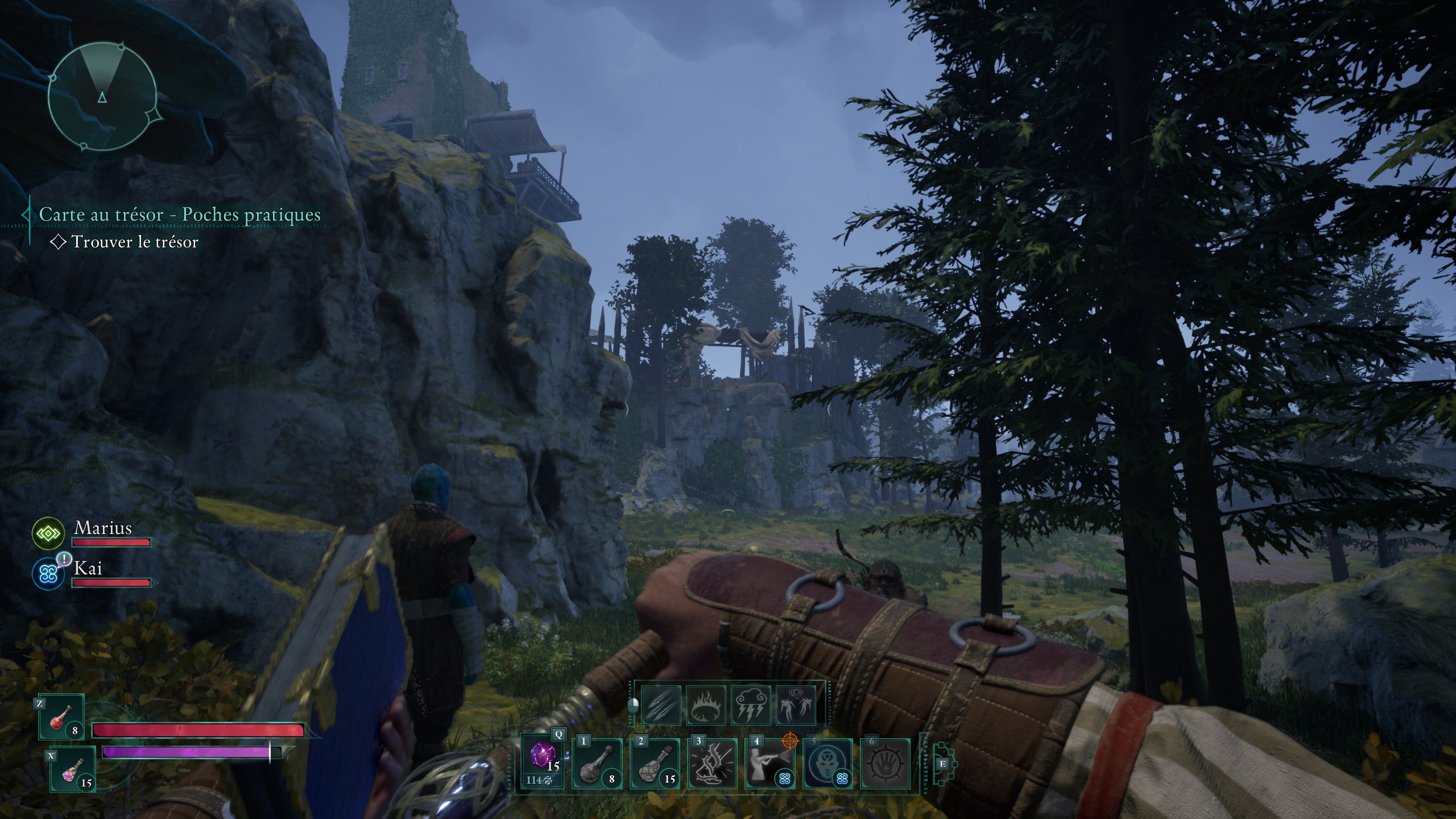1456x819 pixels.
Task: Select companion Marius's green emblem
Action: coord(48,533)
